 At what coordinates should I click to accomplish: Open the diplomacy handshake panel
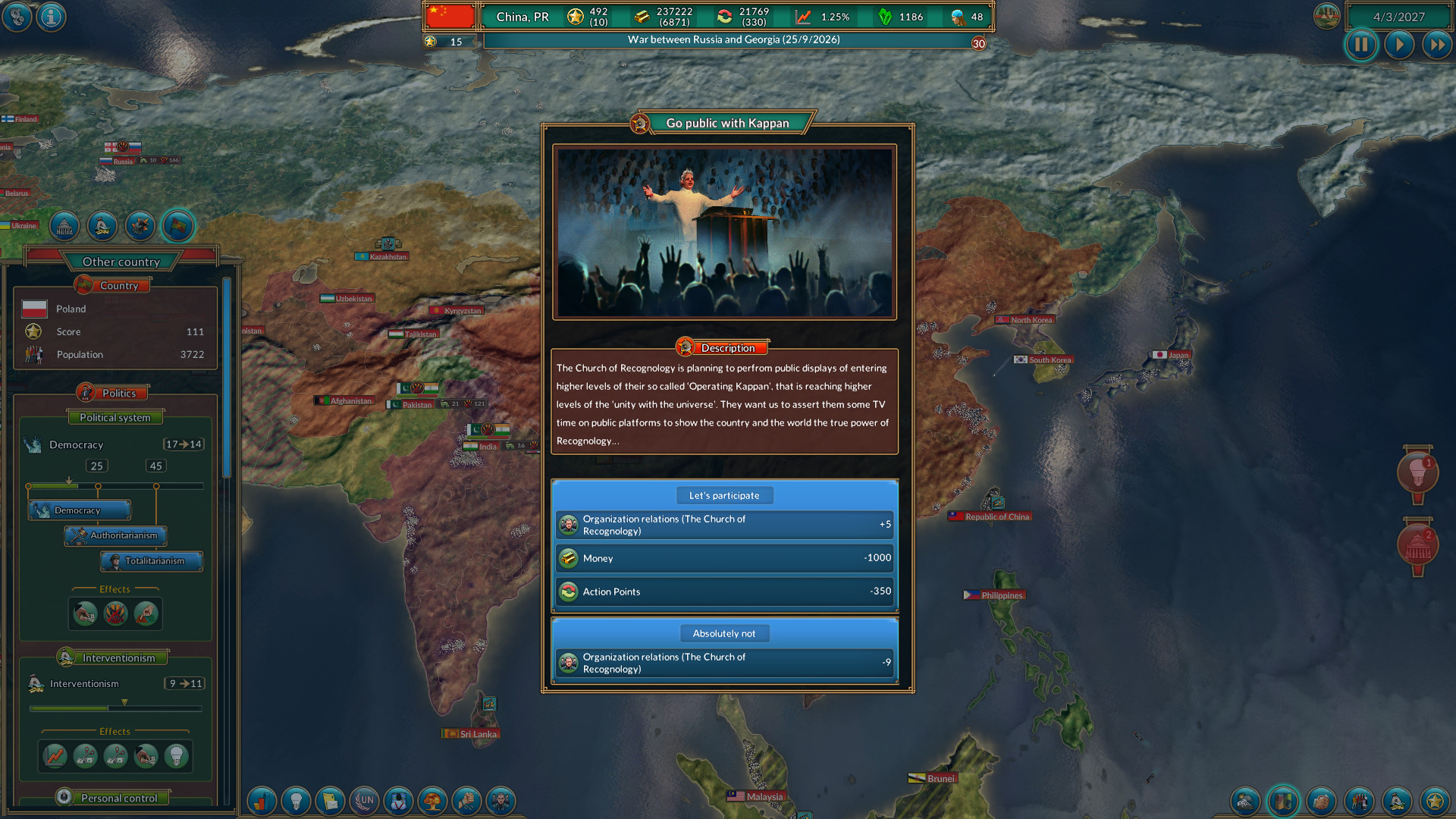pyautogui.click(x=1321, y=802)
